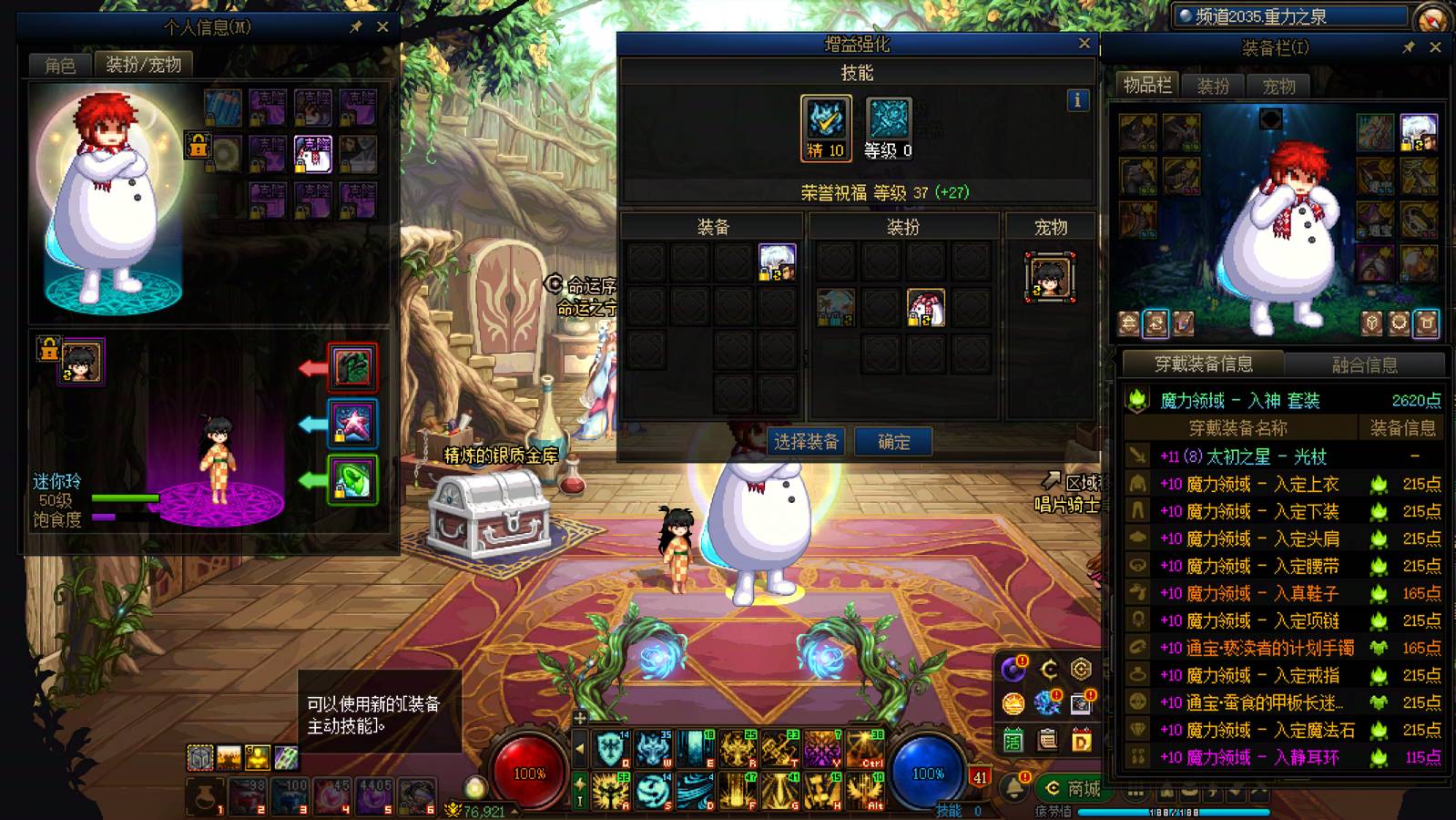Close the 个人信息 window
This screenshot has width=1456, height=820.
coord(382,27)
